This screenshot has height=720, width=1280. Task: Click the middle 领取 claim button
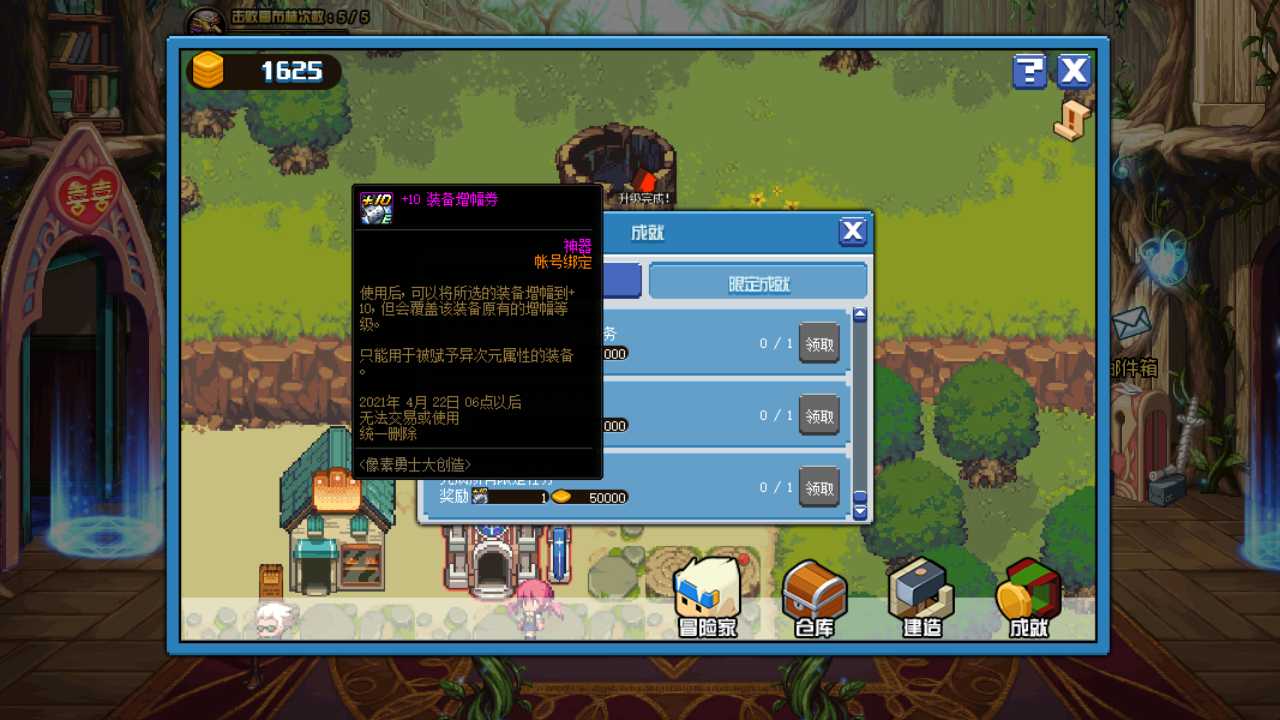818,415
